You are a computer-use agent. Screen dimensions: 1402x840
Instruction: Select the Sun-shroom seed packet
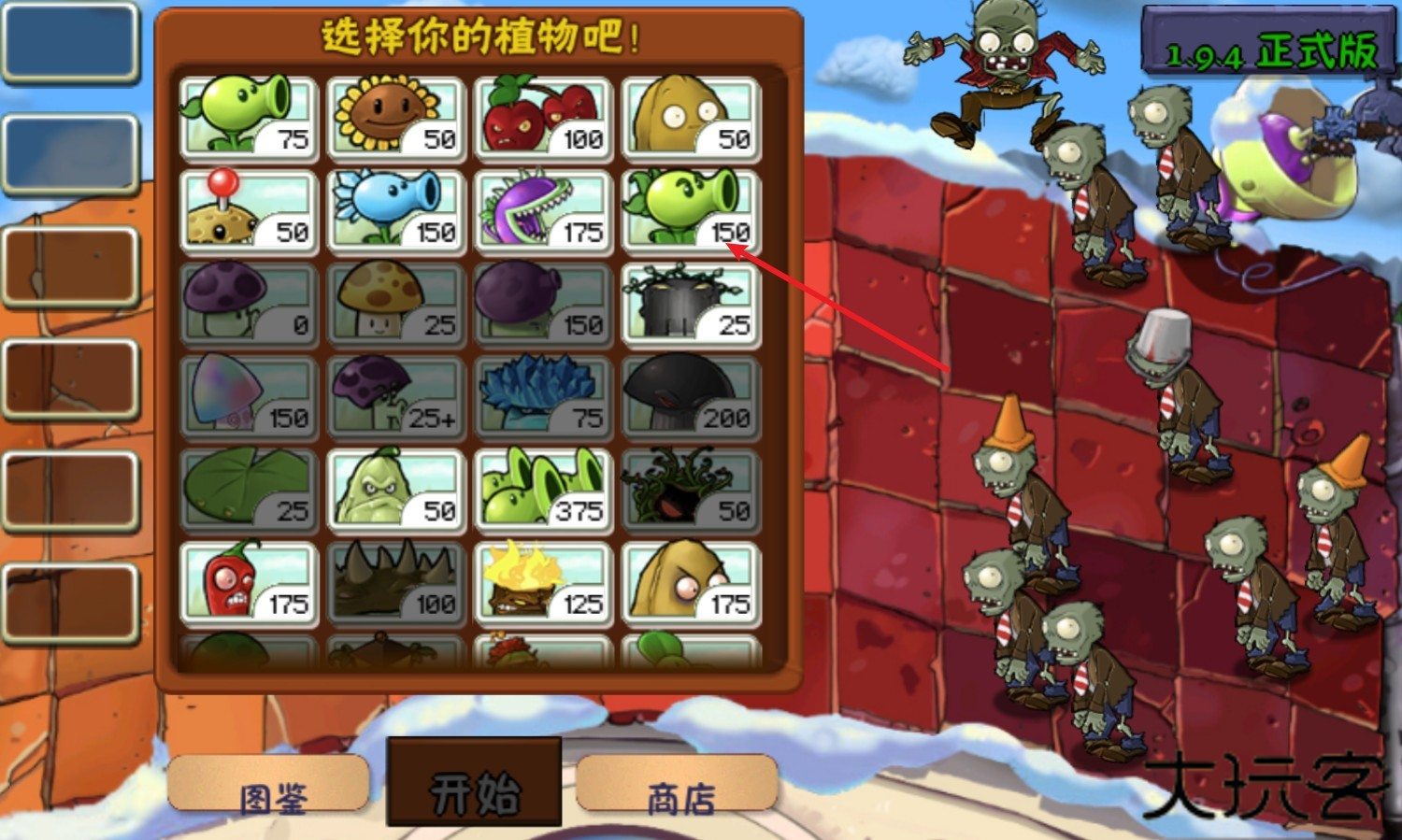395,304
